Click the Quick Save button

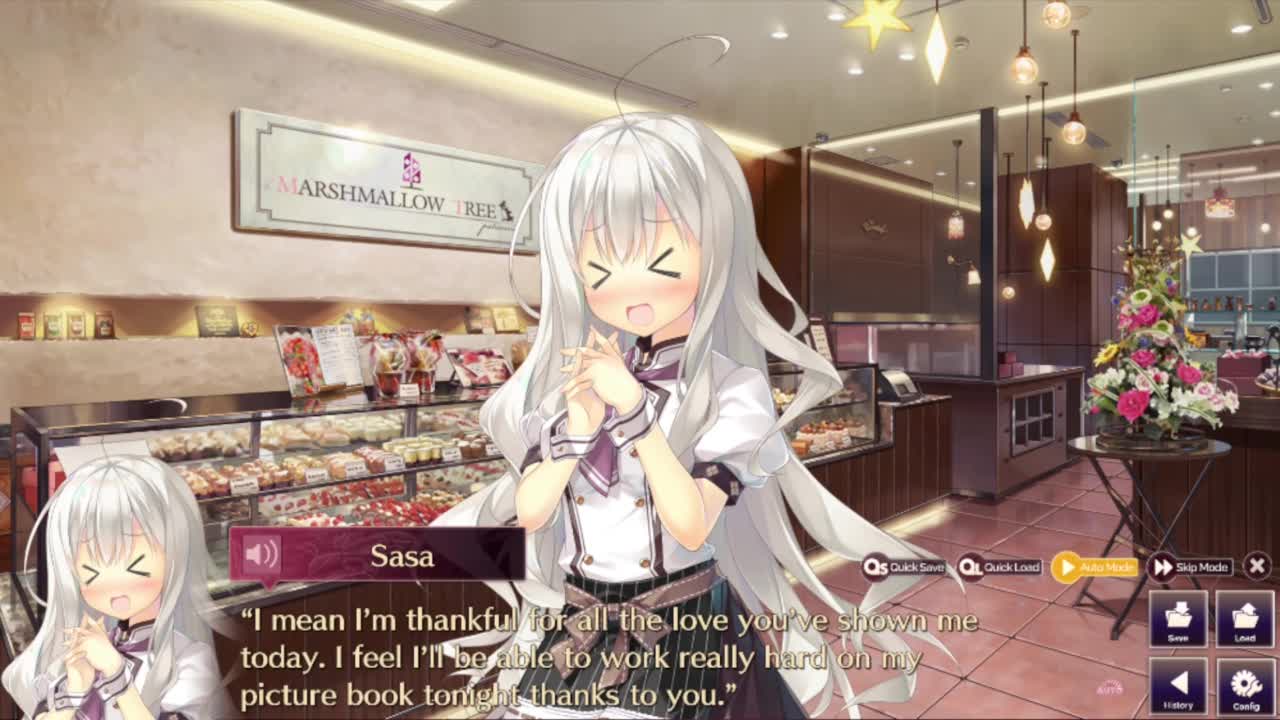pos(905,567)
